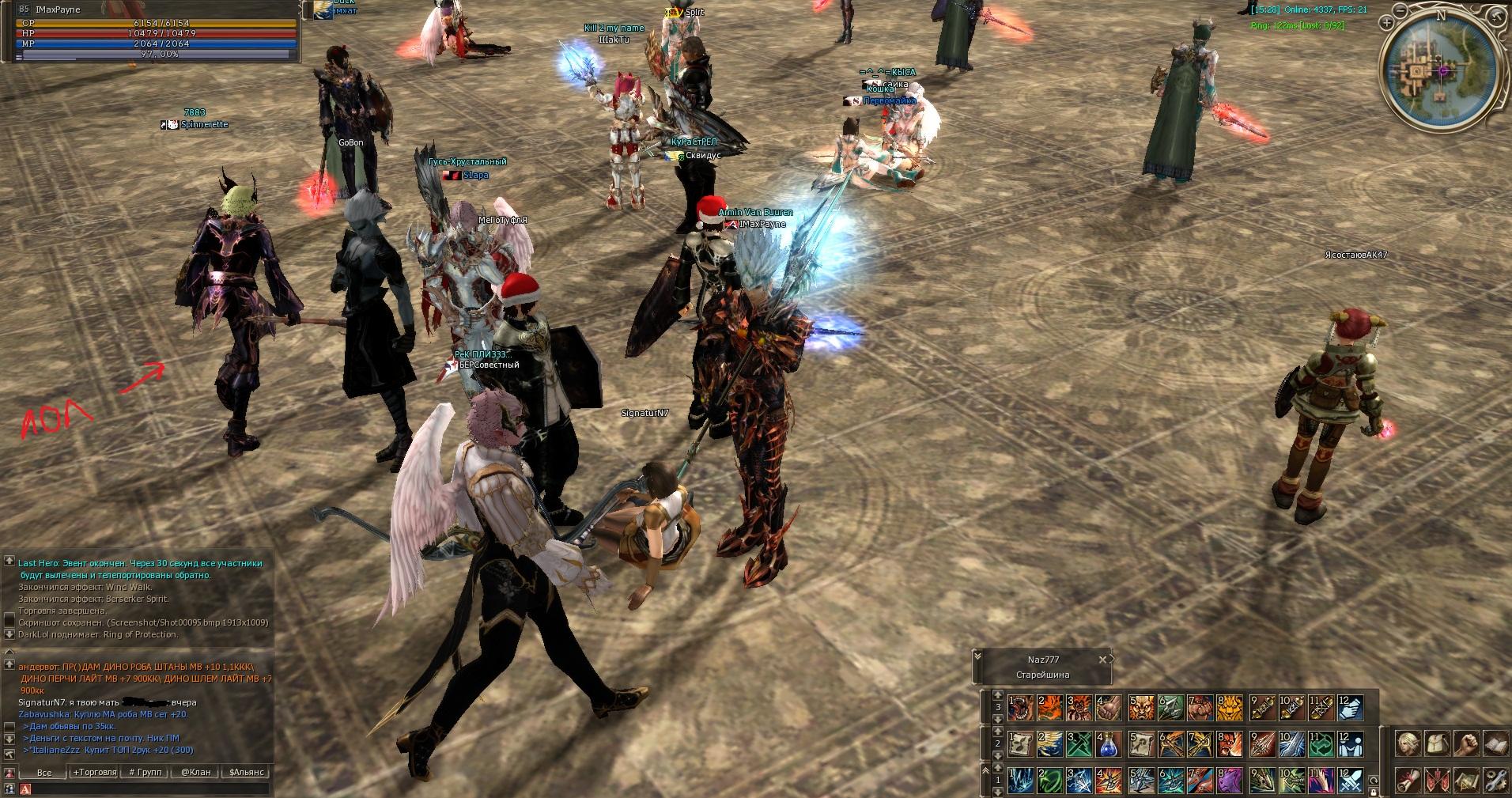
Task: Show the Все chat tab
Action: point(44,772)
